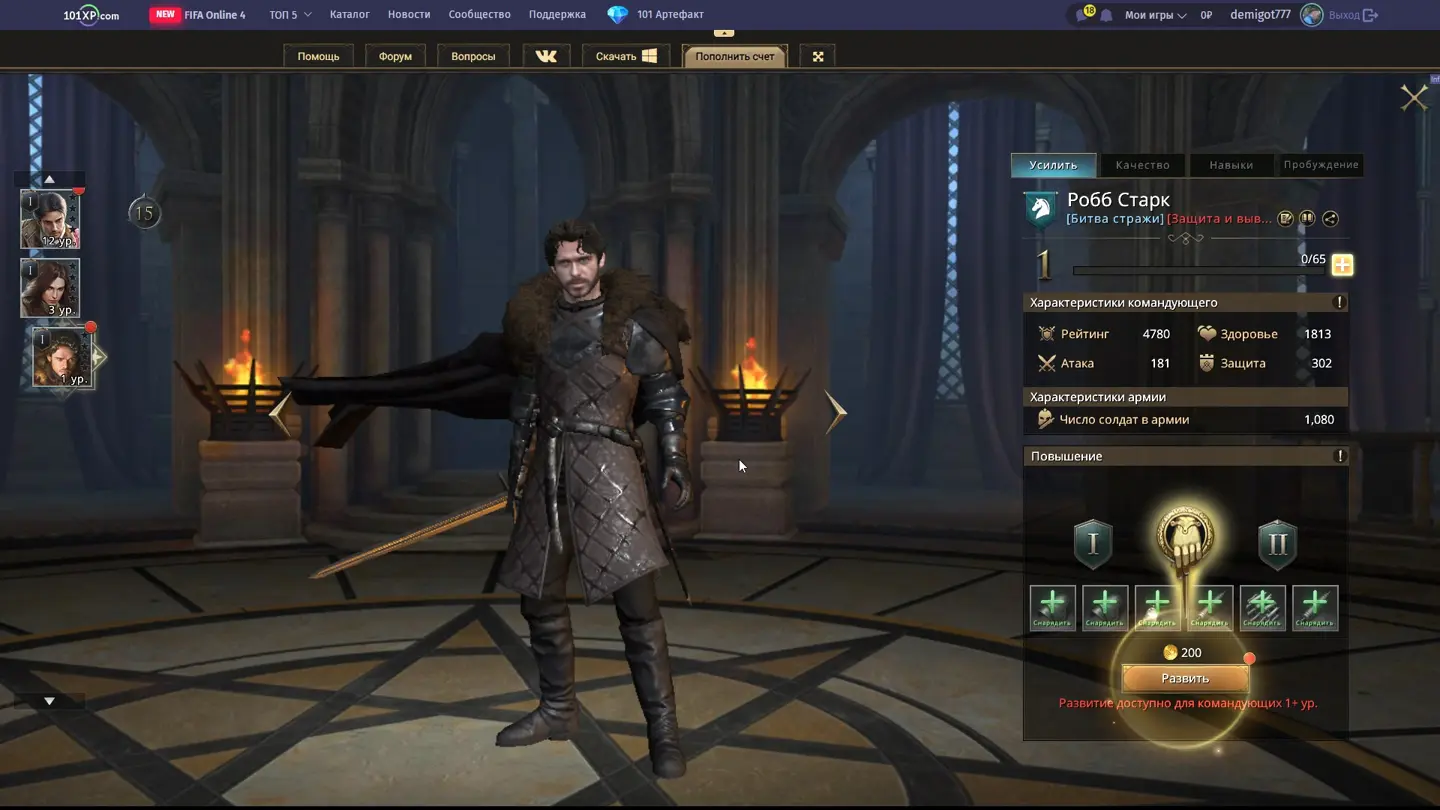This screenshot has width=1440, height=810.
Task: Open commander stats info exclamation icon
Action: tap(1339, 302)
